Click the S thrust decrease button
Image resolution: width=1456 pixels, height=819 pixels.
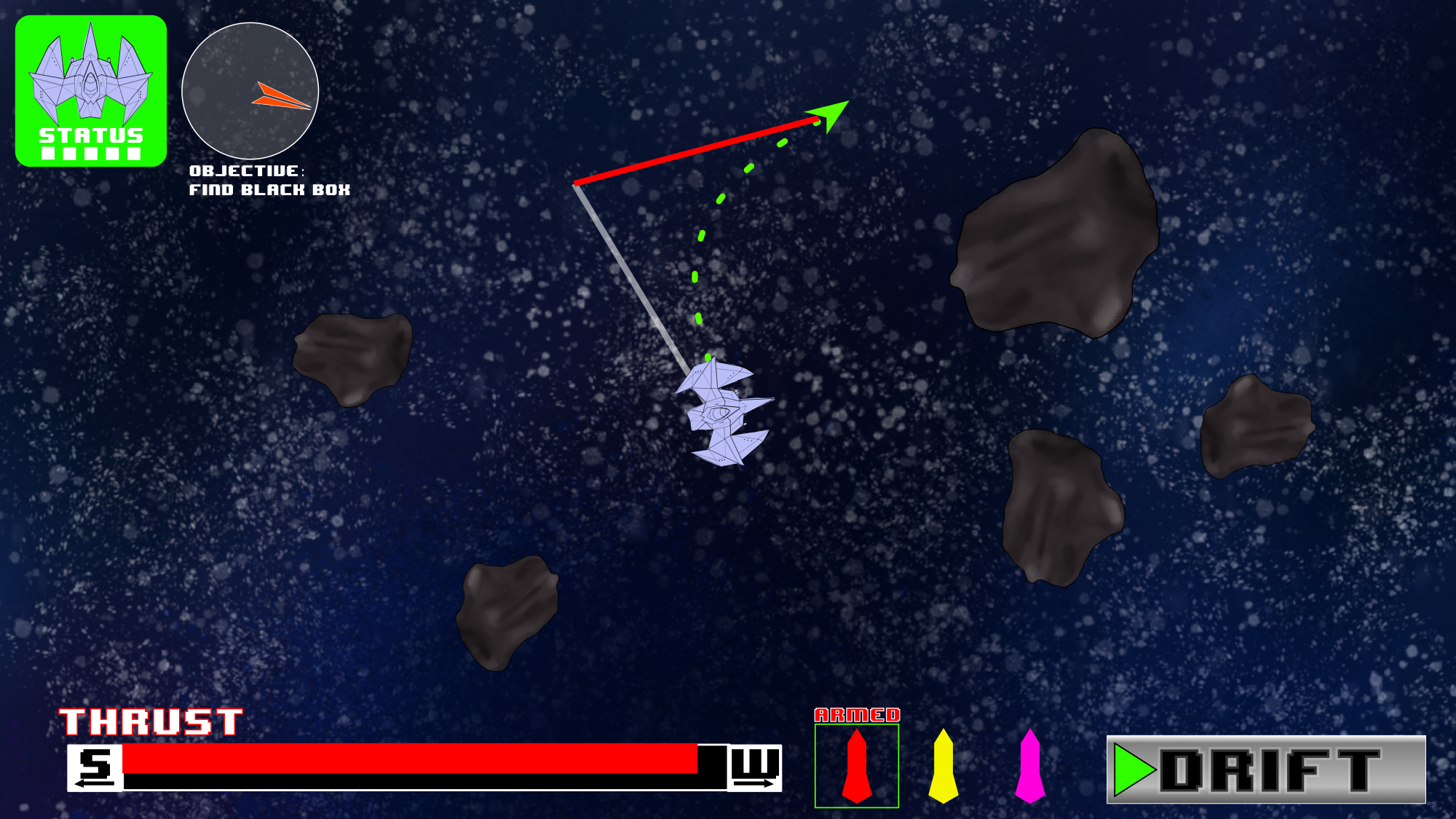(x=95, y=767)
